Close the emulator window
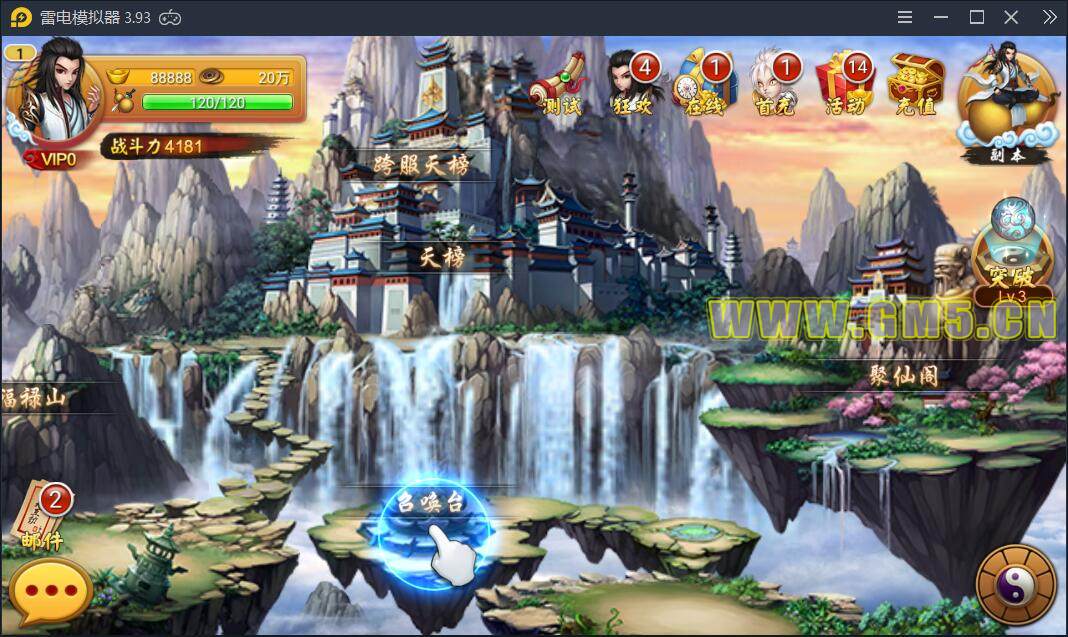 coord(1011,17)
